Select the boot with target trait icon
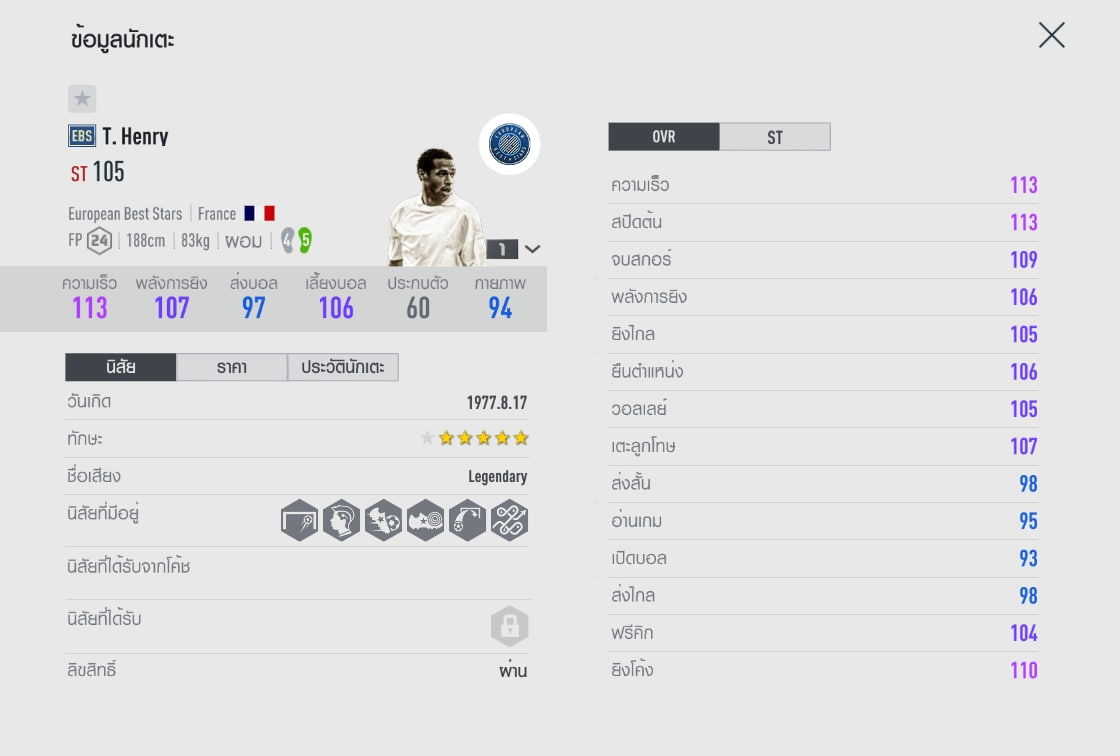Screen dimensions: 1120x756 tap(425, 520)
